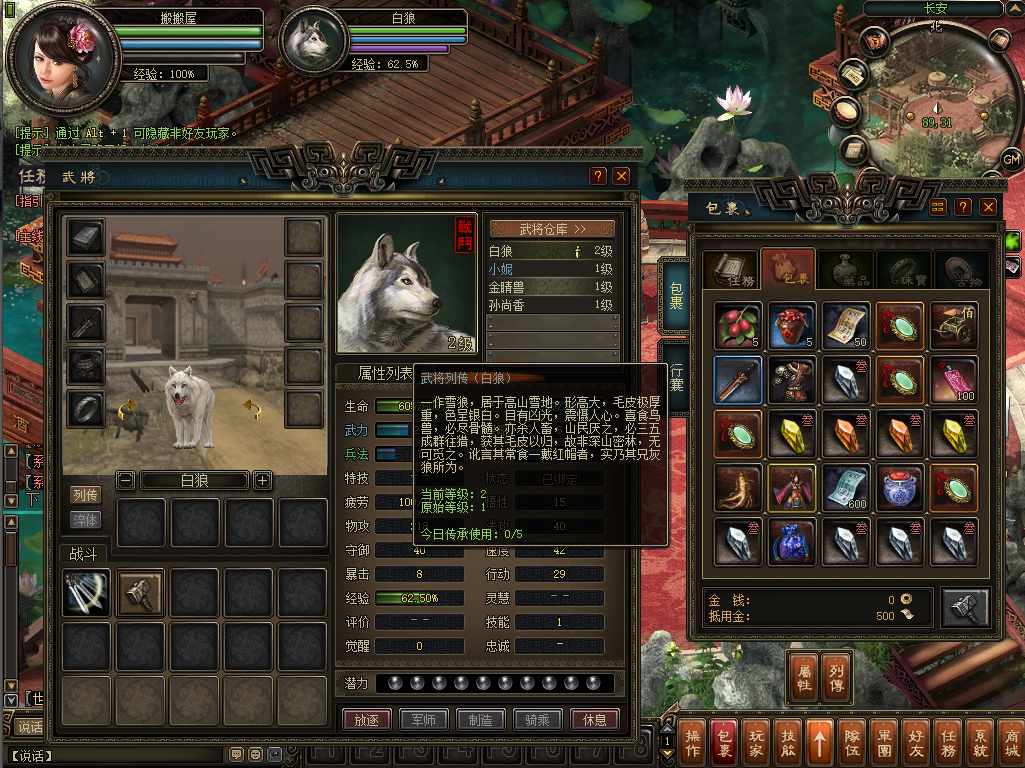Click the 休息 rest button
This screenshot has height=768, width=1025.
tap(594, 720)
